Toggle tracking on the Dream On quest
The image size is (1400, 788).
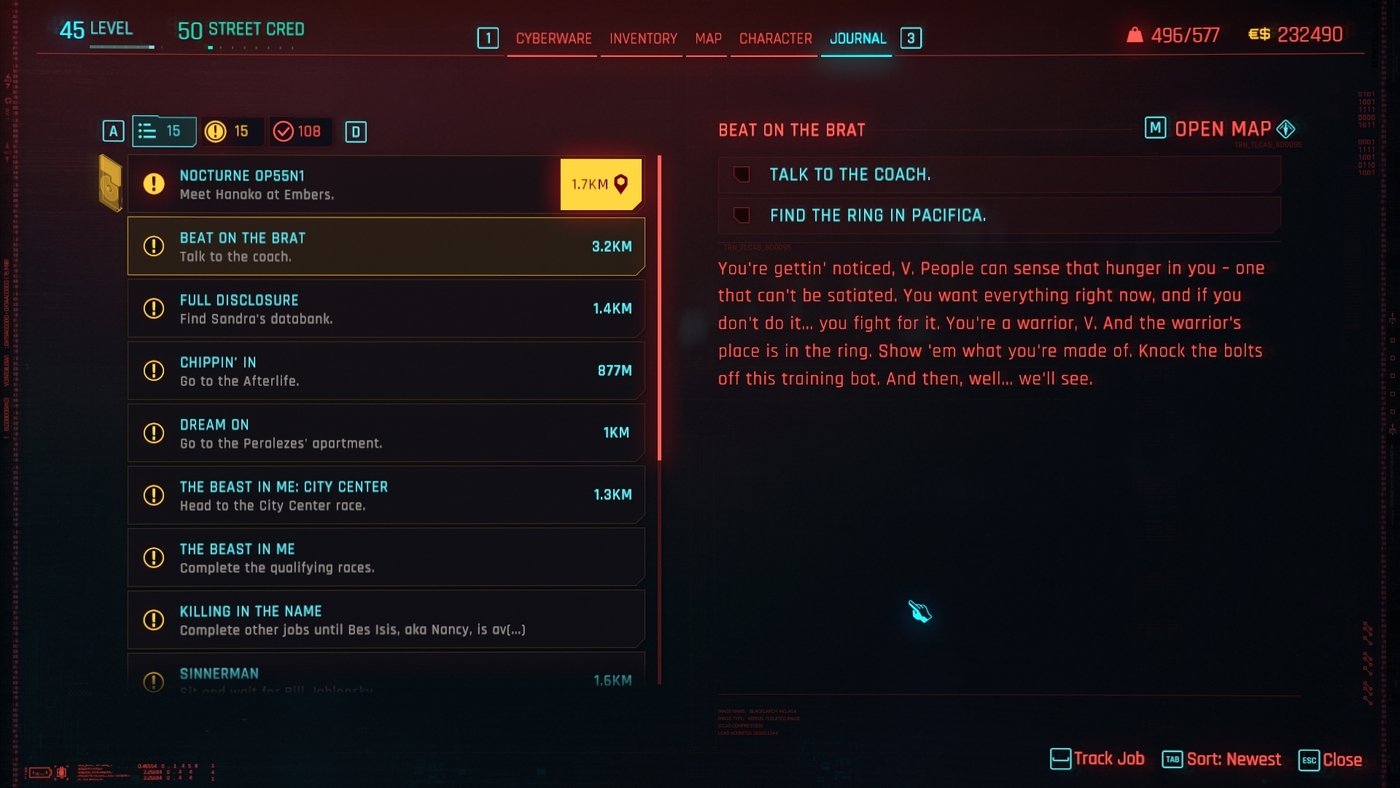pyautogui.click(x=385, y=432)
